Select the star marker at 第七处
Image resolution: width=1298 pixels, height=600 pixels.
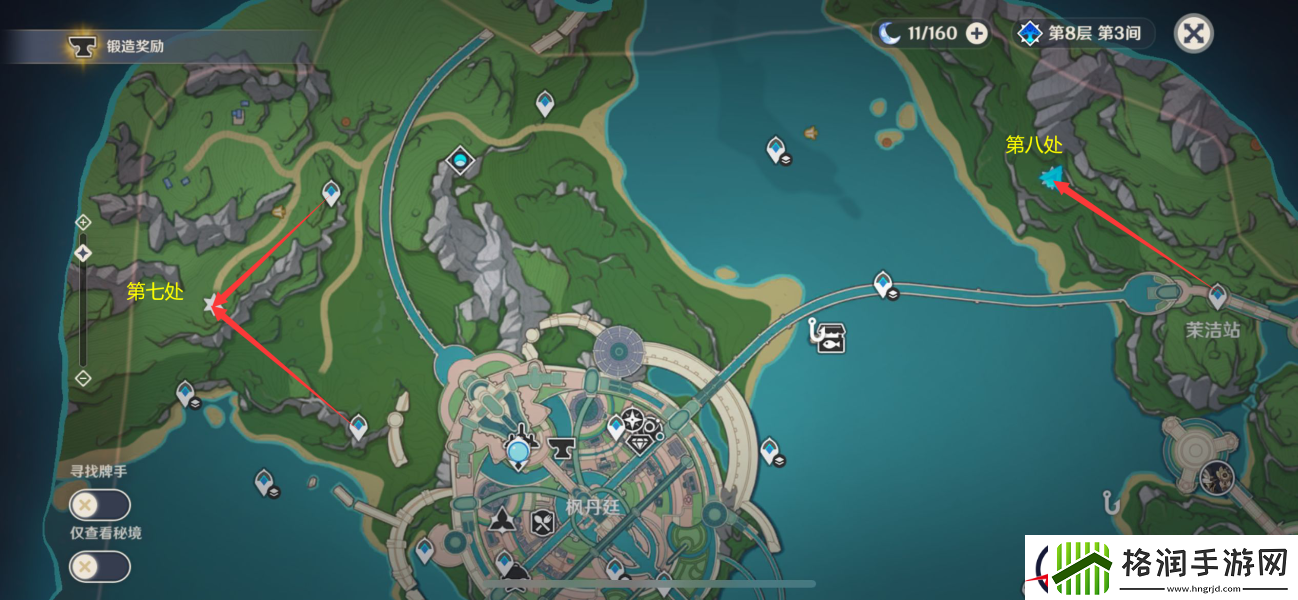point(211,304)
